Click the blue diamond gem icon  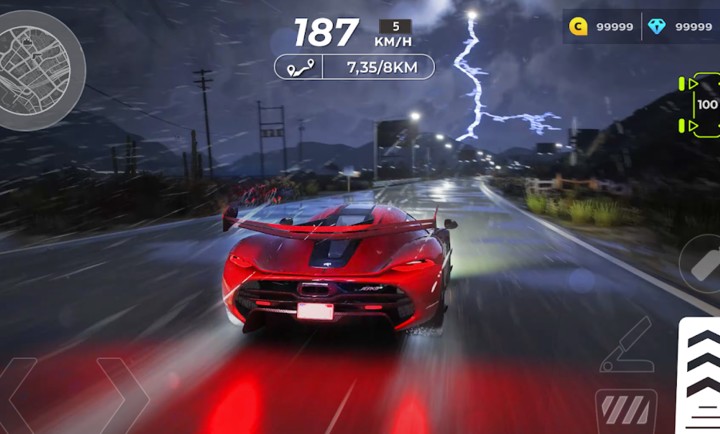click(x=657, y=27)
